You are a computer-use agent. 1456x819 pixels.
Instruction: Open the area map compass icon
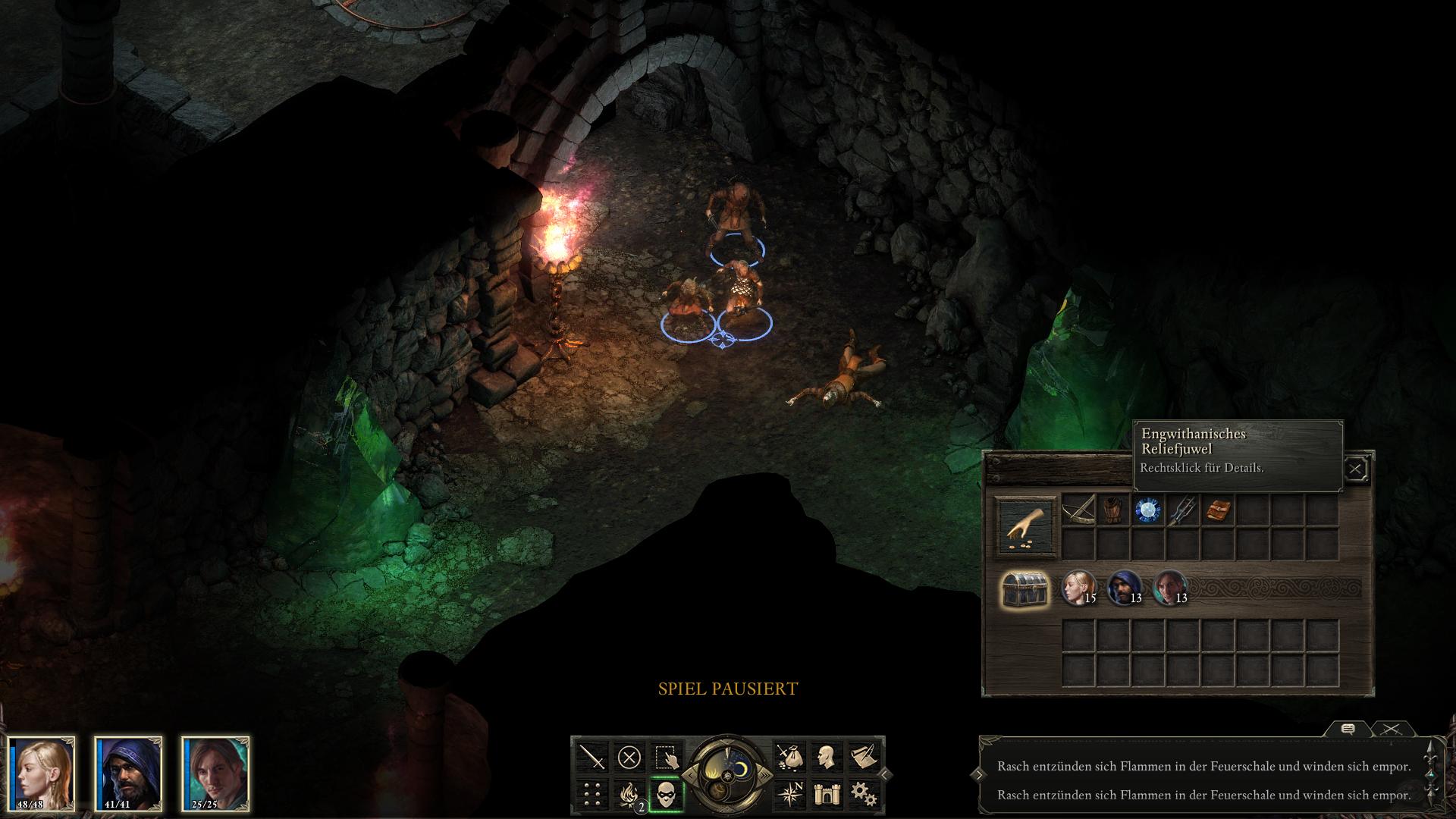pyautogui.click(x=789, y=794)
